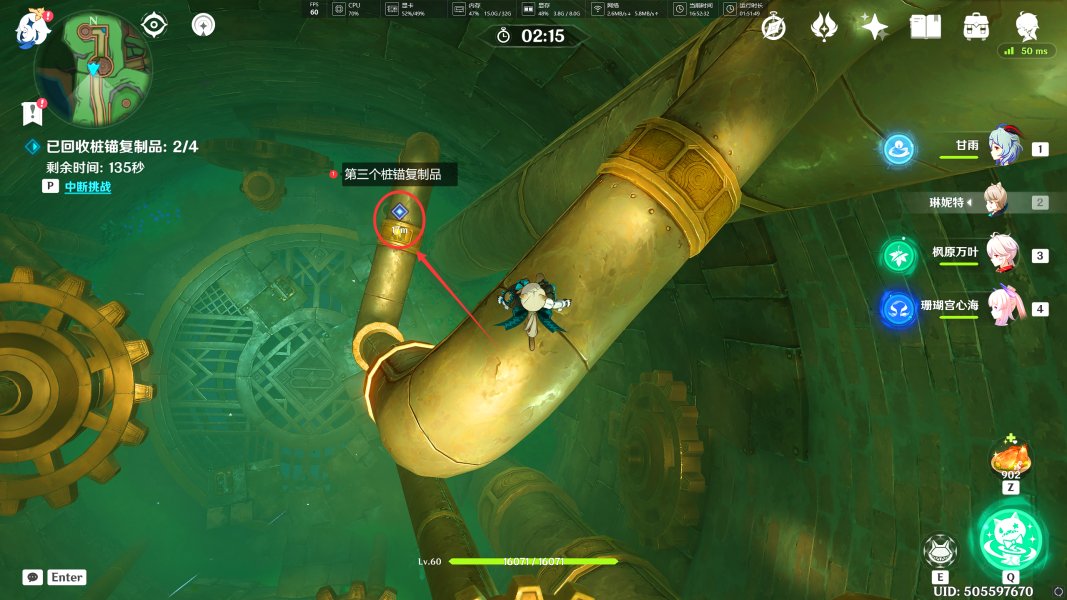Viewport: 1067px width, 600px height.
Task: Open the character profile head icon
Action: (1027, 25)
